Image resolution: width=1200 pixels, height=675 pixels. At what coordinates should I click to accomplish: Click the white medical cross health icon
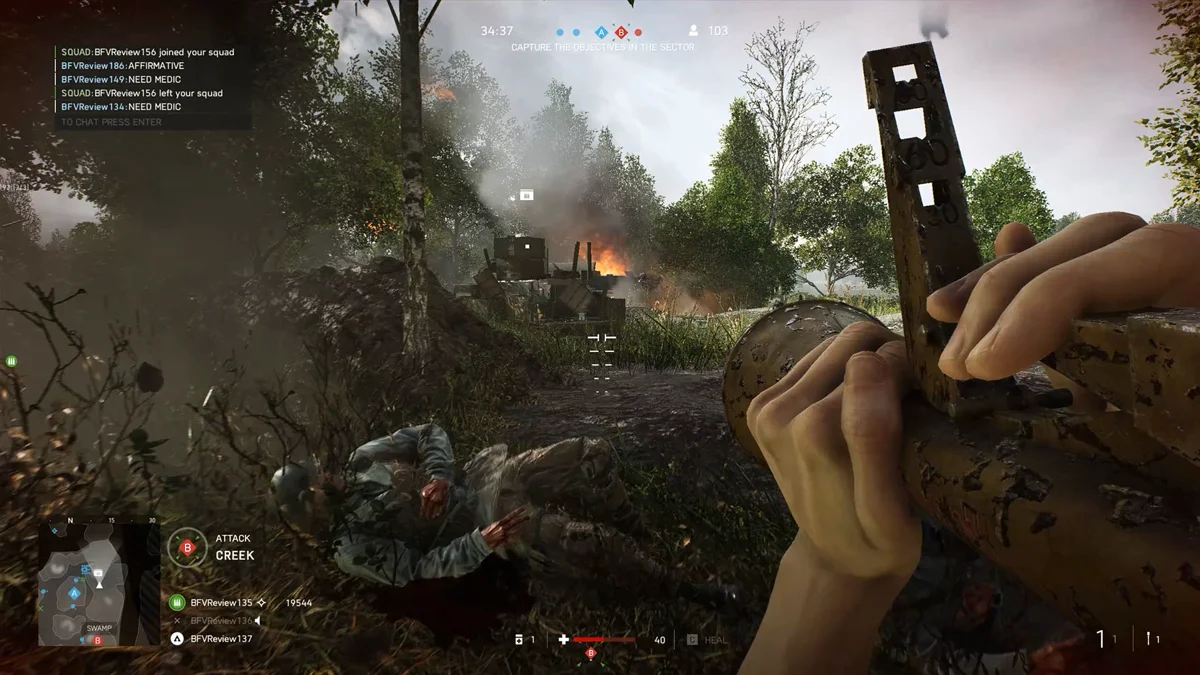(x=564, y=639)
